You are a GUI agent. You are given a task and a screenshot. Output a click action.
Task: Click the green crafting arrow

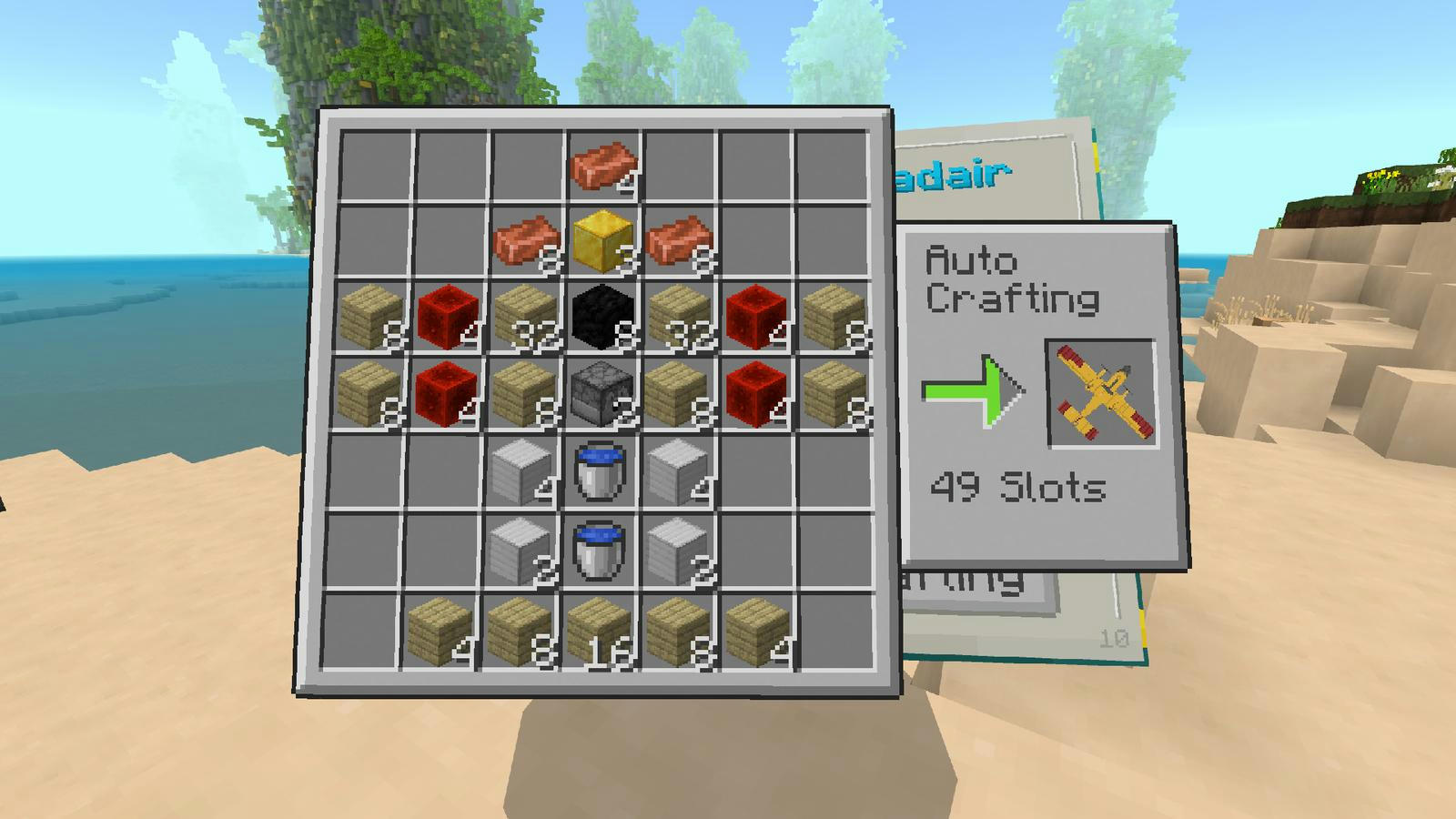pyautogui.click(x=972, y=391)
